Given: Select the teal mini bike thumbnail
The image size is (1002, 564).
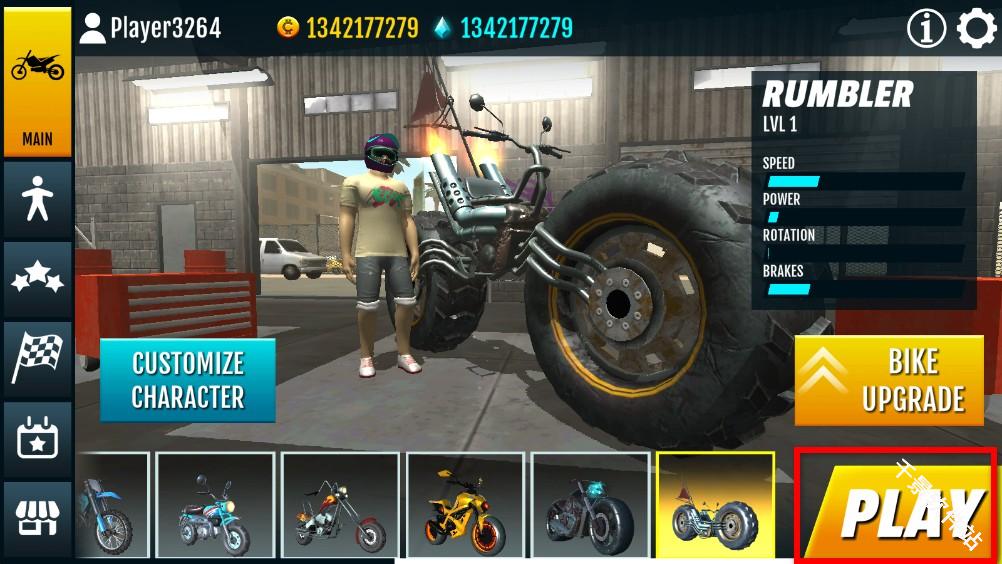Looking at the screenshot, I should click(x=215, y=505).
